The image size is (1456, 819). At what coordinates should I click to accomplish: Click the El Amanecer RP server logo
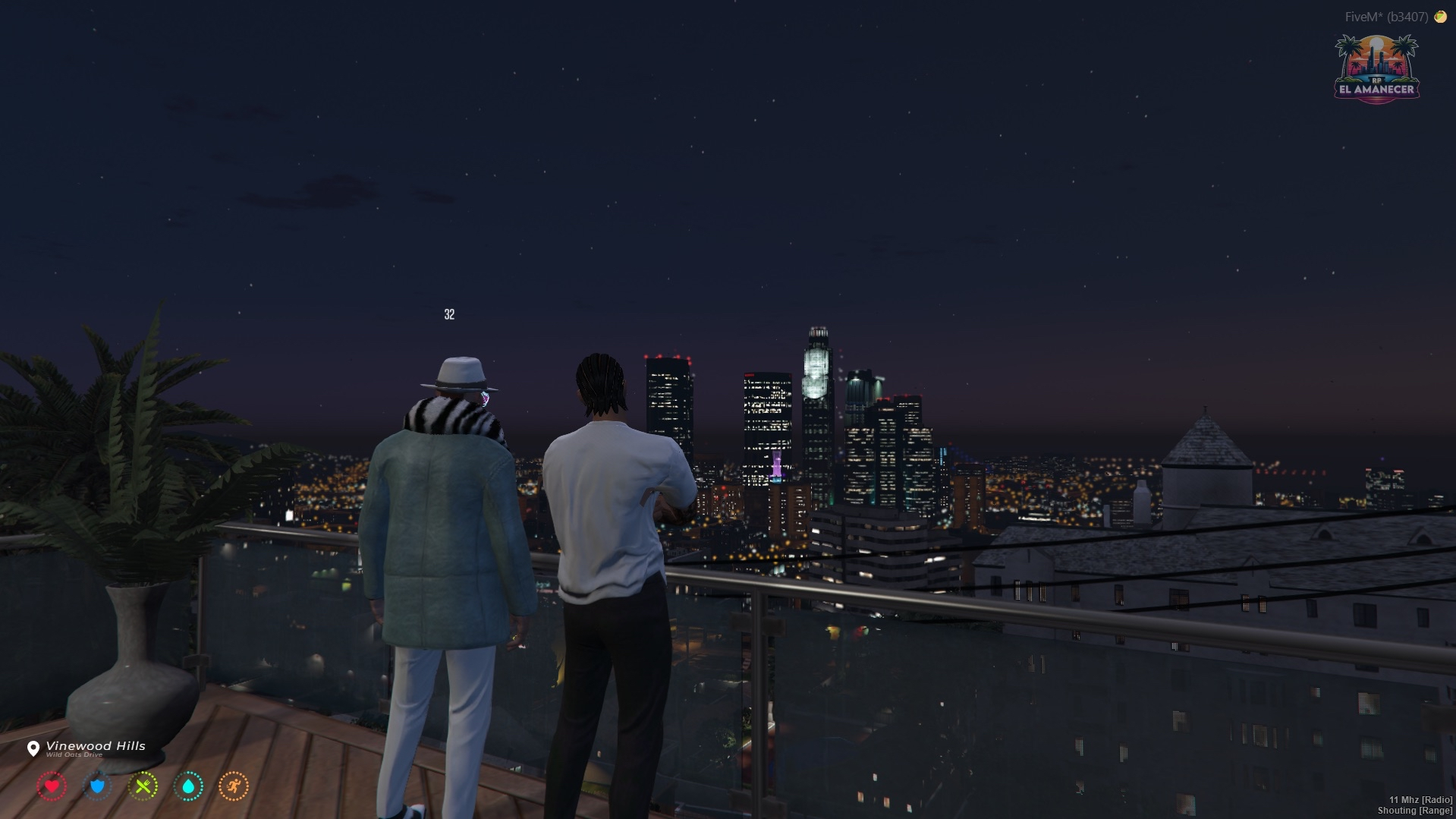[x=1376, y=69]
